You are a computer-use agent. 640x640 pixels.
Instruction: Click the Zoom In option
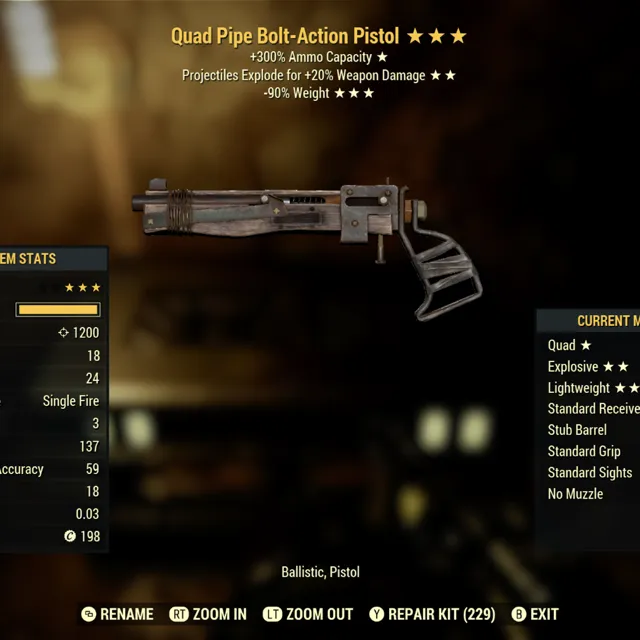pos(208,614)
